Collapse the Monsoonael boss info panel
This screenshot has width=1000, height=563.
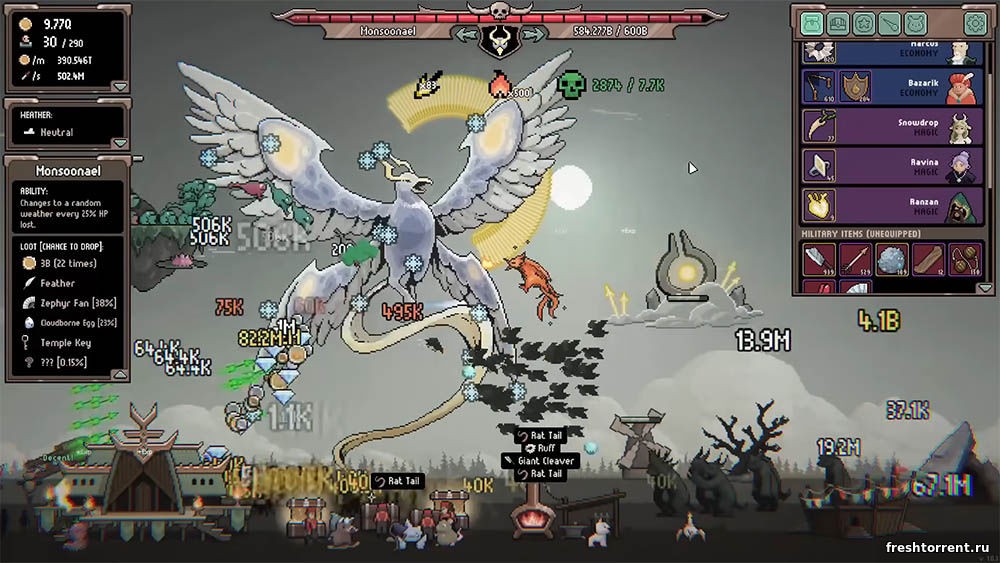tap(119, 374)
